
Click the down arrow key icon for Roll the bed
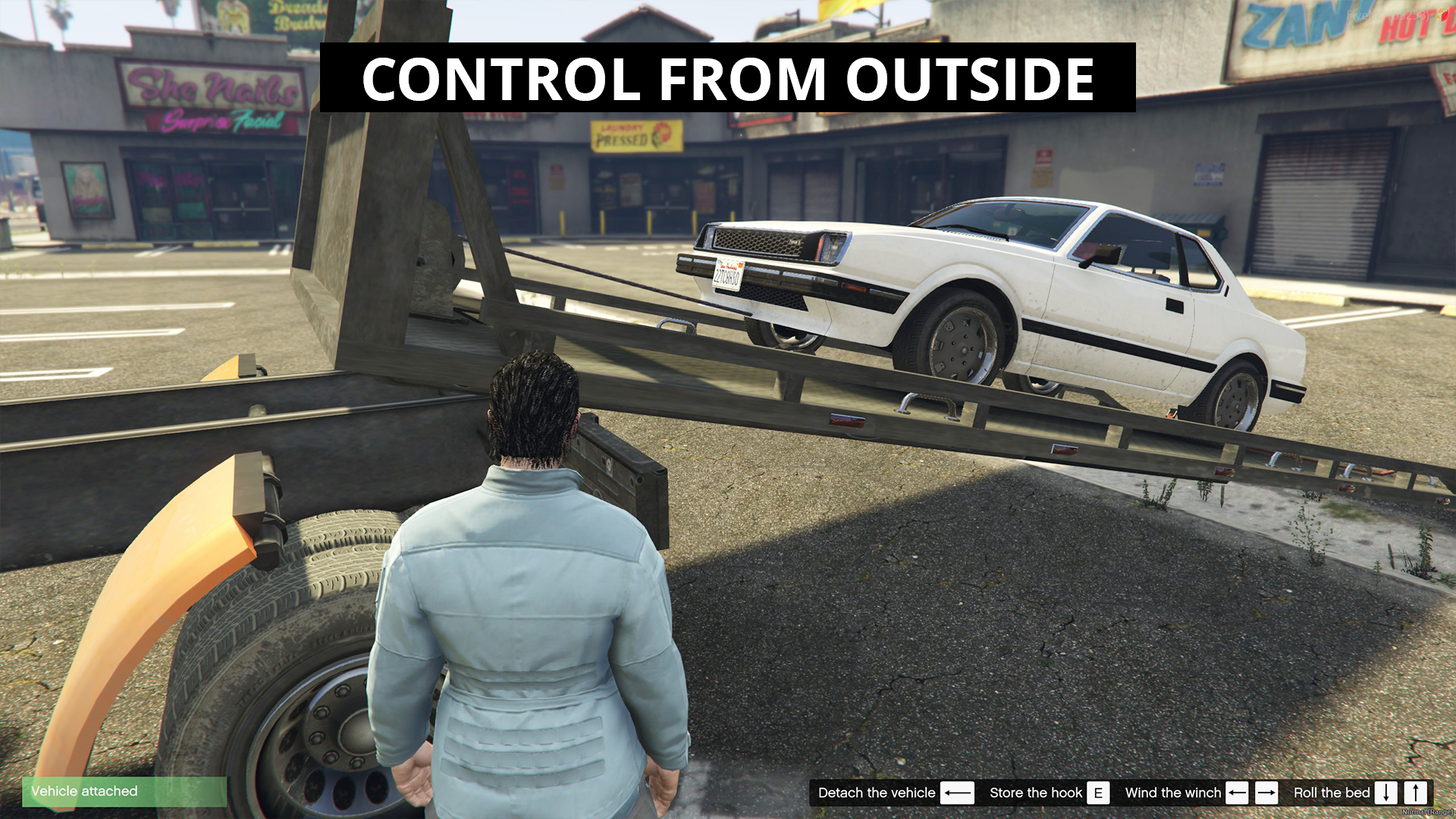pos(1386,793)
